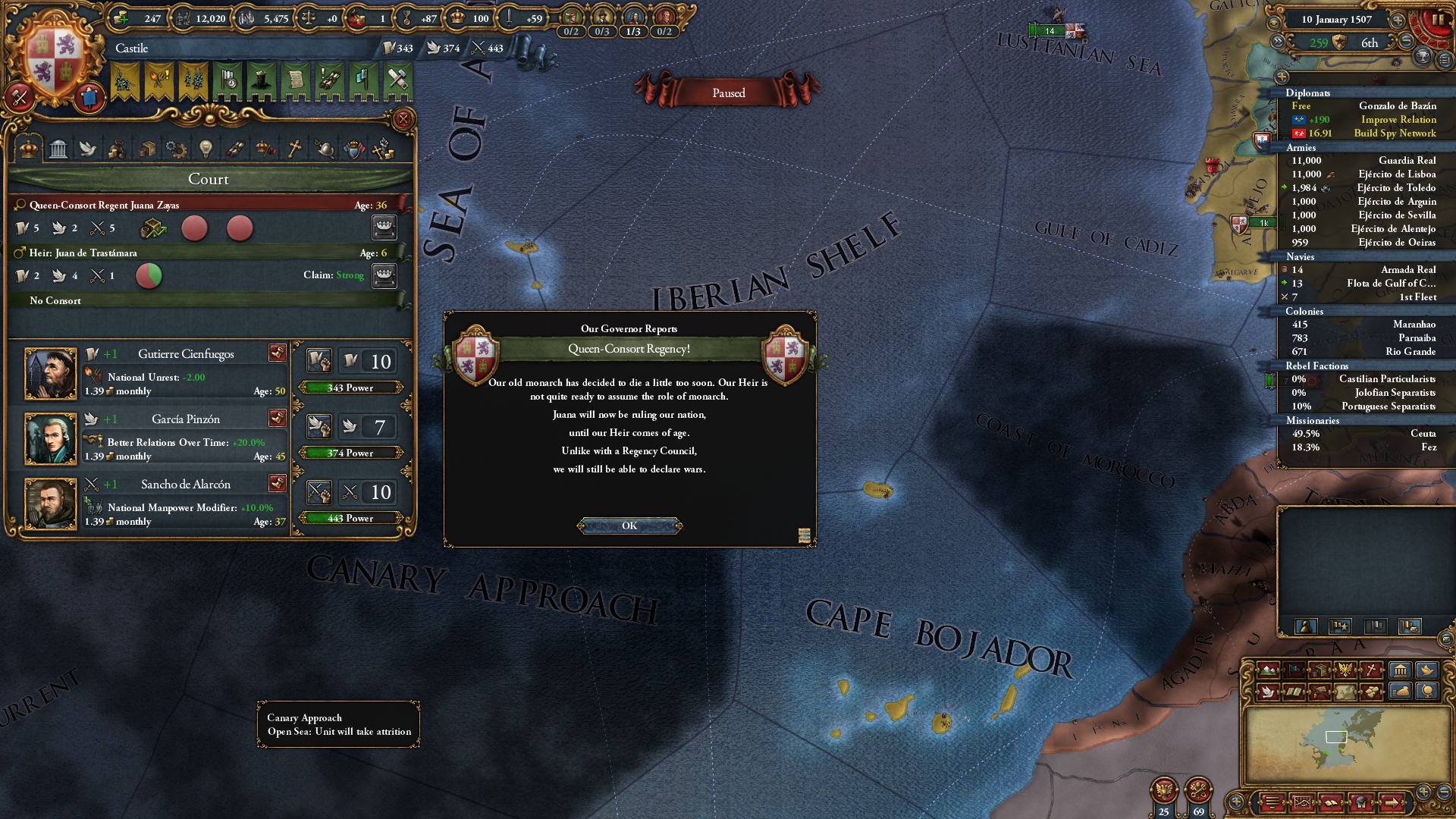Toggle the pause button by the date
1456x819 pixels.
(1438, 20)
